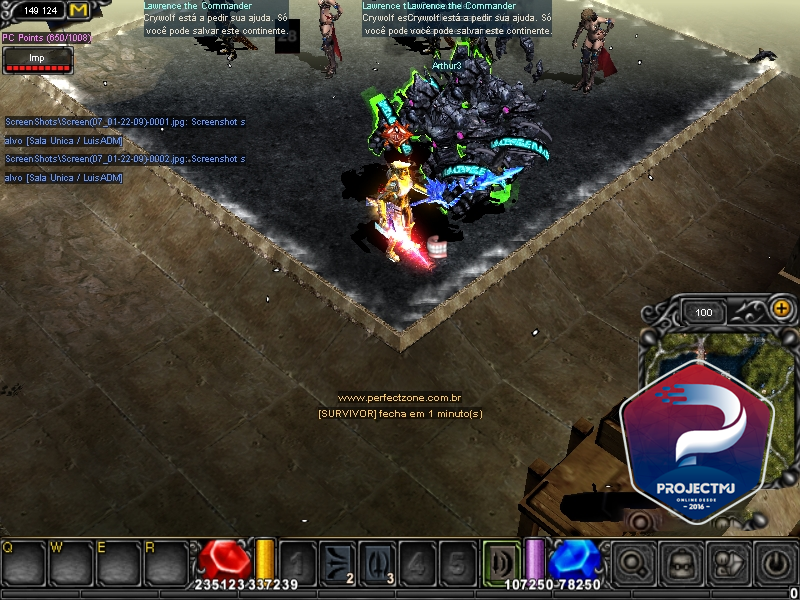The width and height of the screenshot is (800, 600).
Task: Click the yellow M map button
Action: click(x=78, y=10)
